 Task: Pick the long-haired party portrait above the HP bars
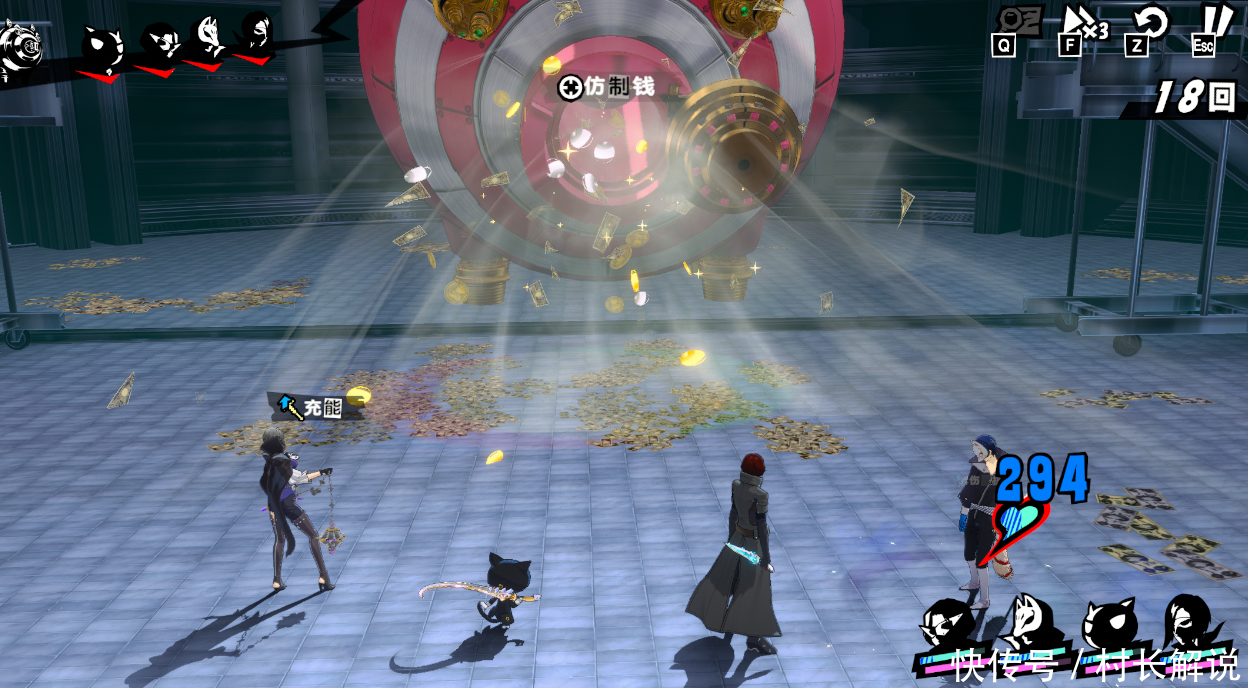point(1189,620)
